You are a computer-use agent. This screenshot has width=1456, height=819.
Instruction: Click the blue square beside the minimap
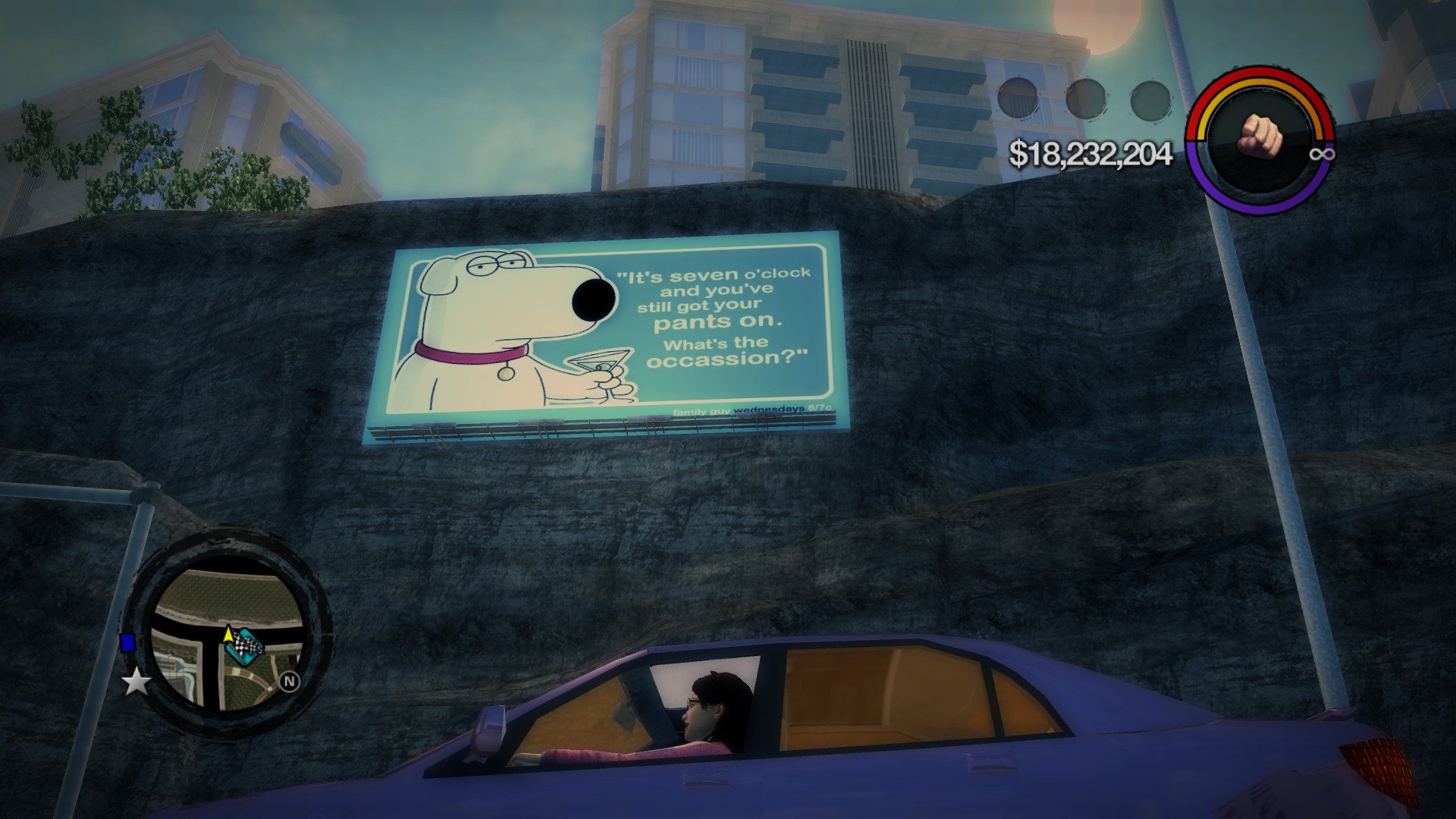[127, 643]
